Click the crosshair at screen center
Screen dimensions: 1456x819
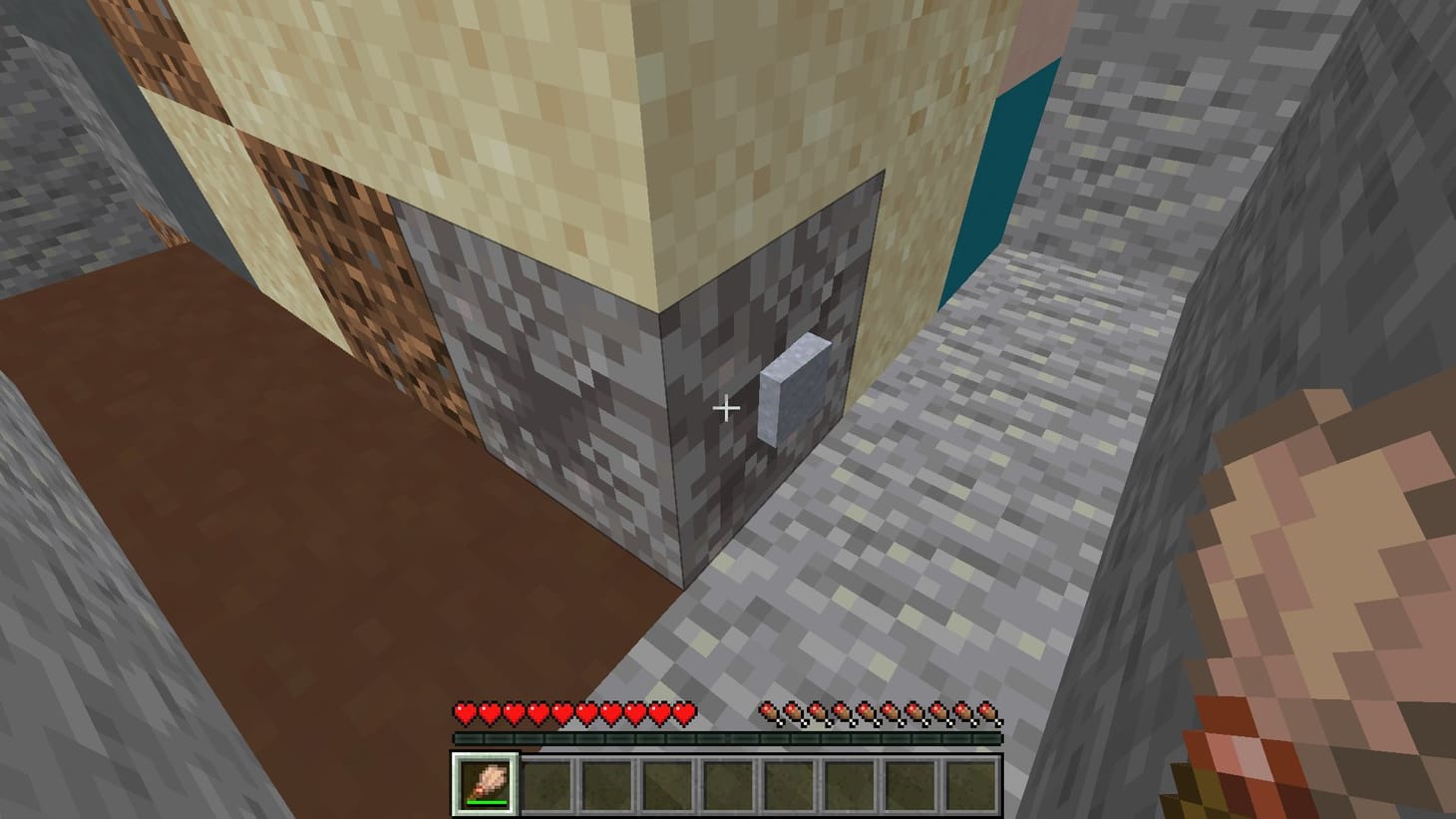[727, 409]
